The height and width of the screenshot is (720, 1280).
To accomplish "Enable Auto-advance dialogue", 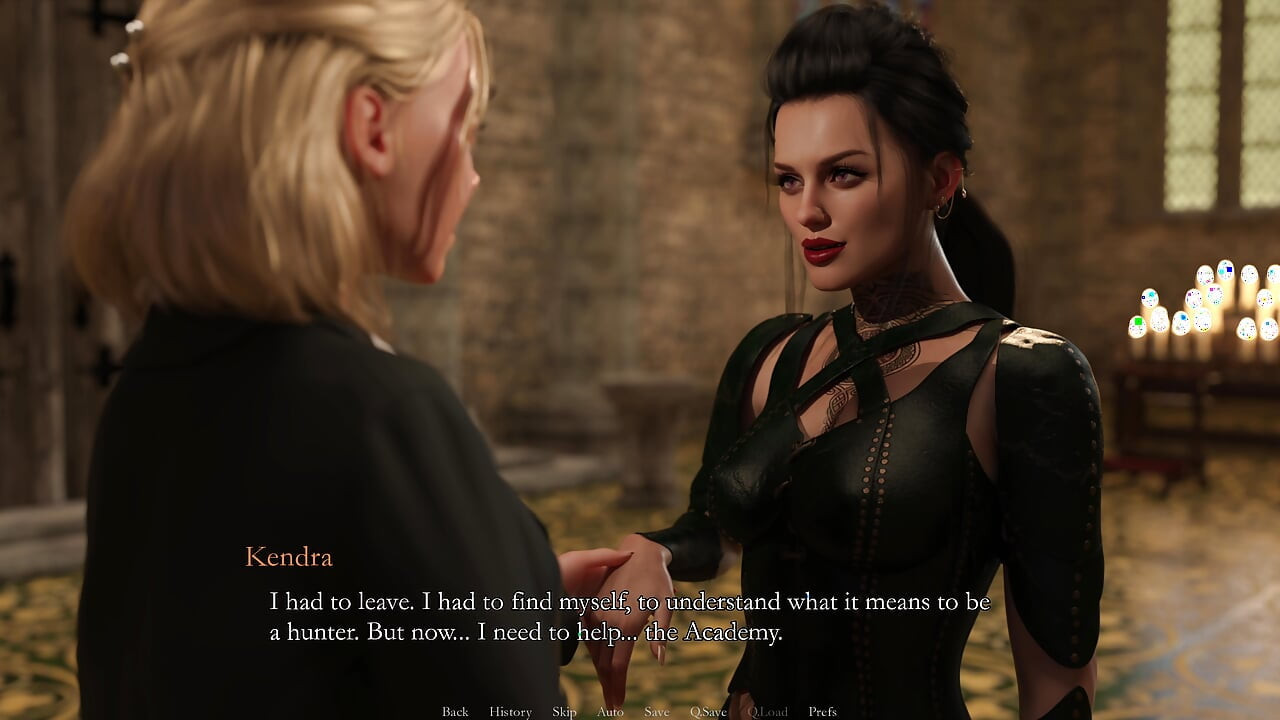I will [x=610, y=711].
